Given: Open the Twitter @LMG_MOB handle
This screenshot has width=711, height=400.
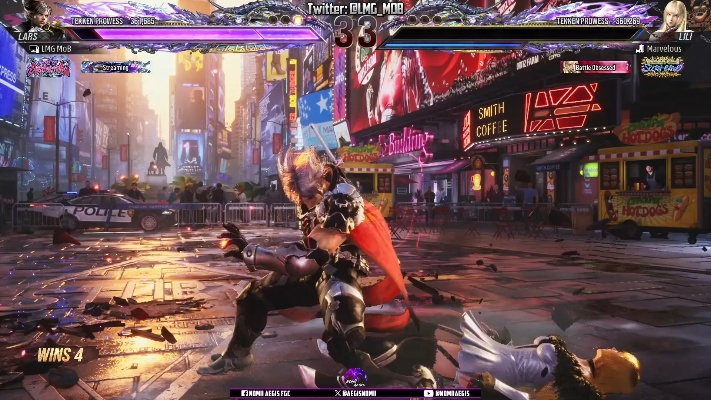Looking at the screenshot, I should point(356,8).
